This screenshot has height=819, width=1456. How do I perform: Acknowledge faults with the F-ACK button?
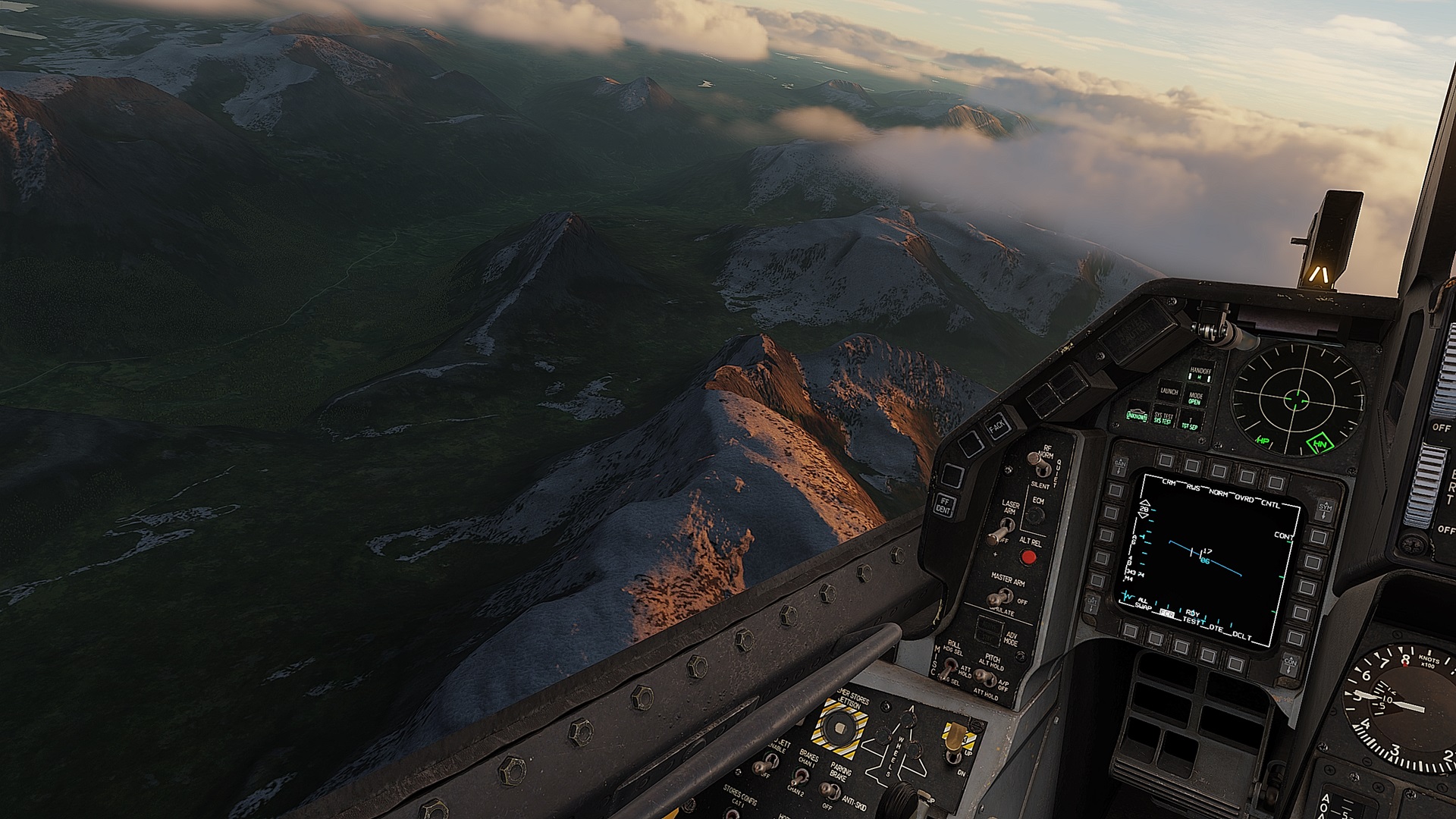(996, 428)
